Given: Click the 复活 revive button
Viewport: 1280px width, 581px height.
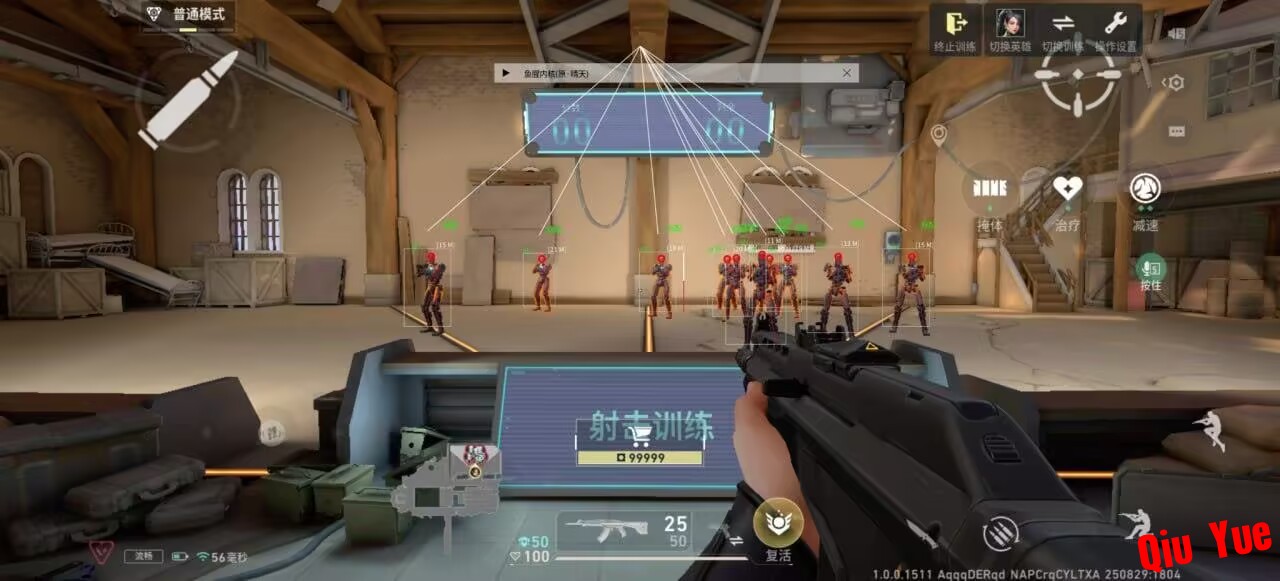Looking at the screenshot, I should 778,522.
